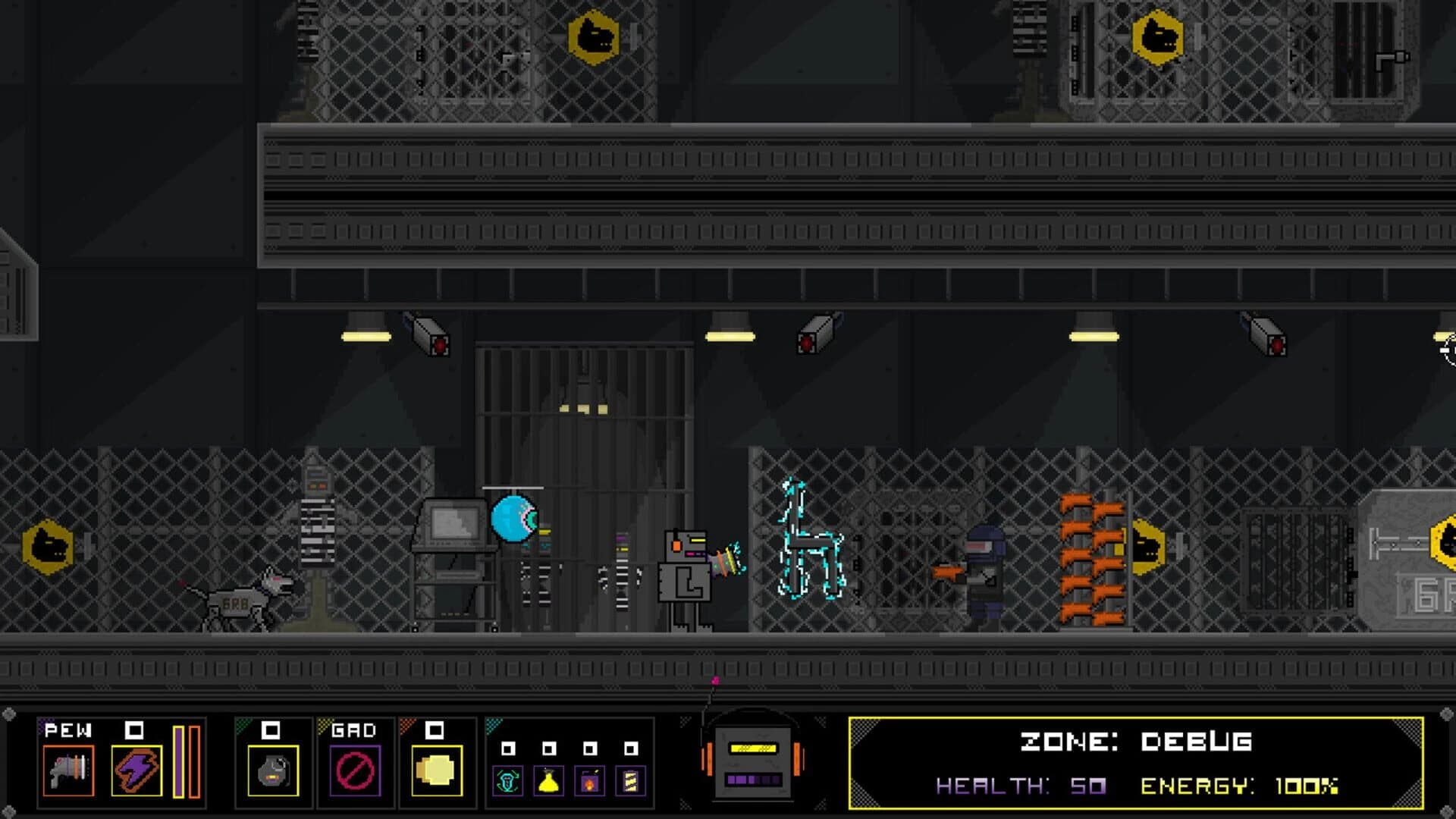This screenshot has width=1456, height=819.
Task: Select the yellow armor piece icon
Action: coord(435,771)
